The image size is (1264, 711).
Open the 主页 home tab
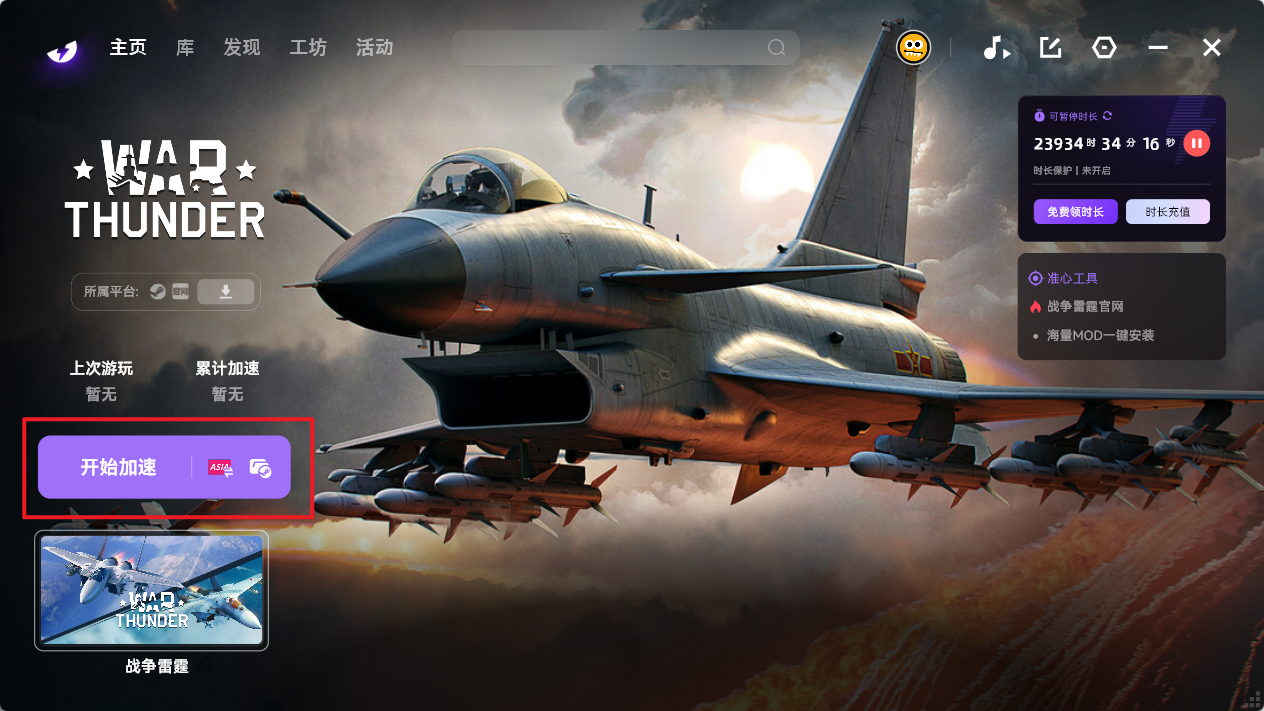click(128, 48)
